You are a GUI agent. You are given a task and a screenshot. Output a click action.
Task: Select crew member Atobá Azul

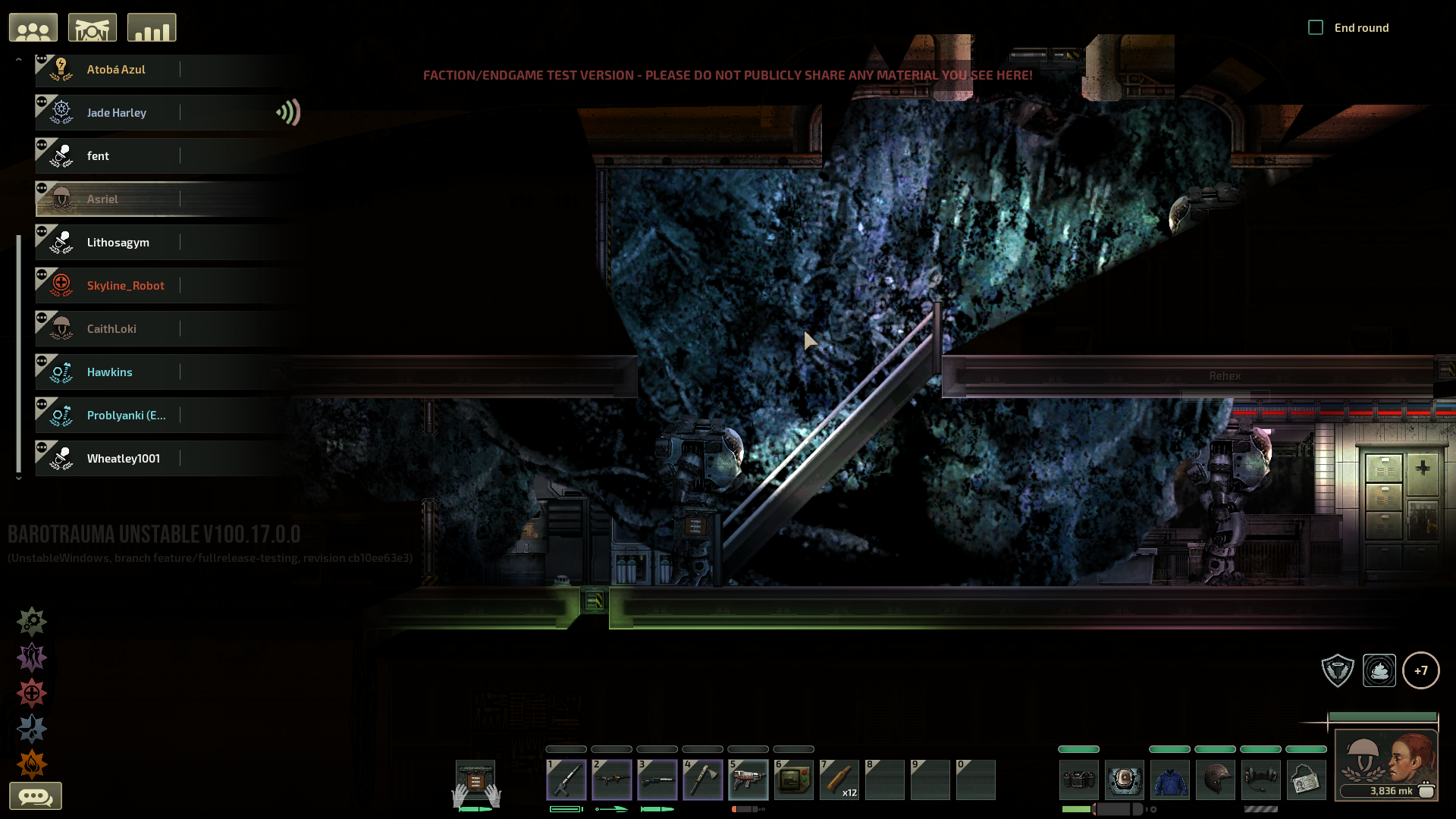click(116, 70)
